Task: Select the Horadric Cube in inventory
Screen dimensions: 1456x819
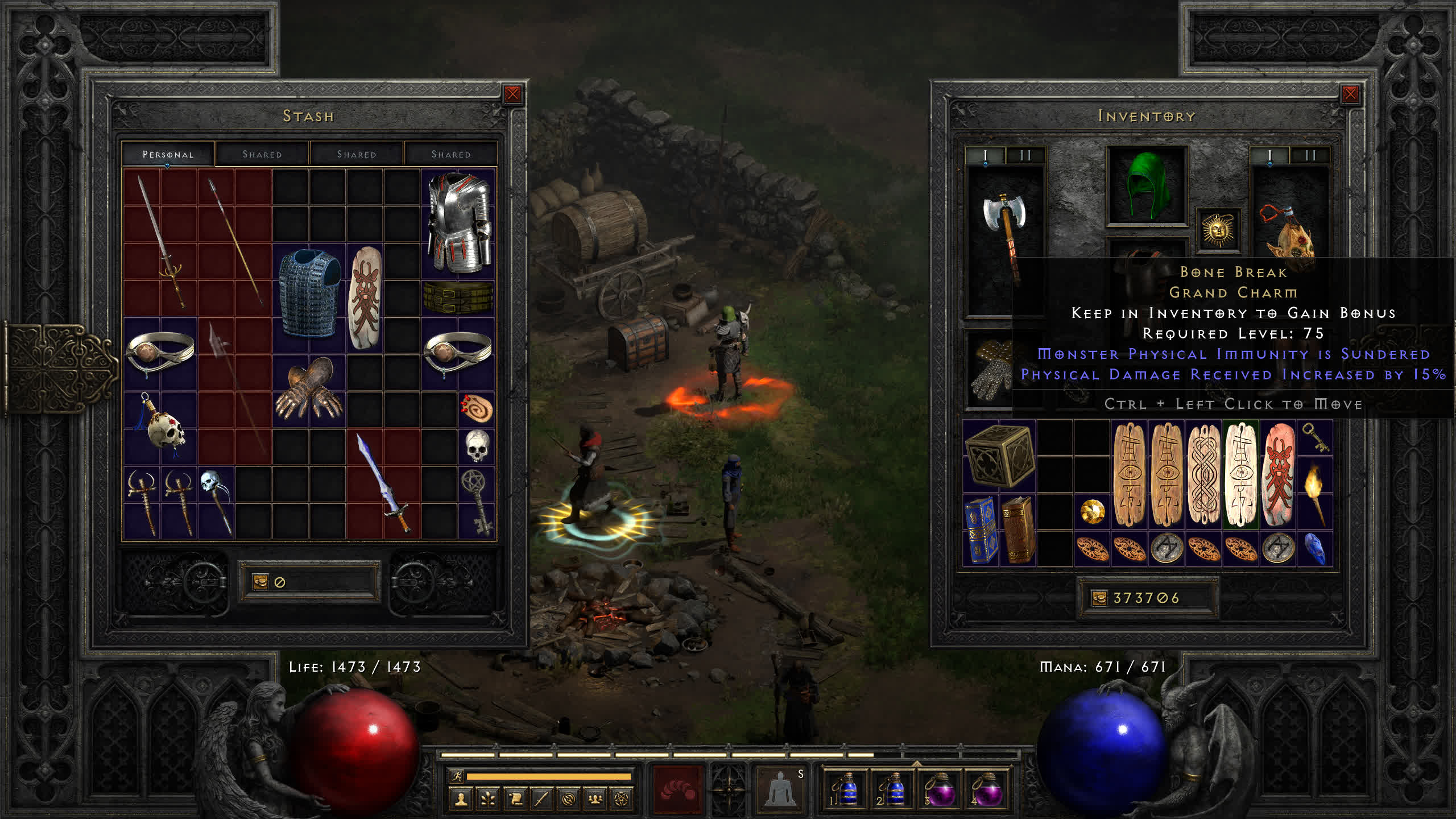Action: click(999, 457)
